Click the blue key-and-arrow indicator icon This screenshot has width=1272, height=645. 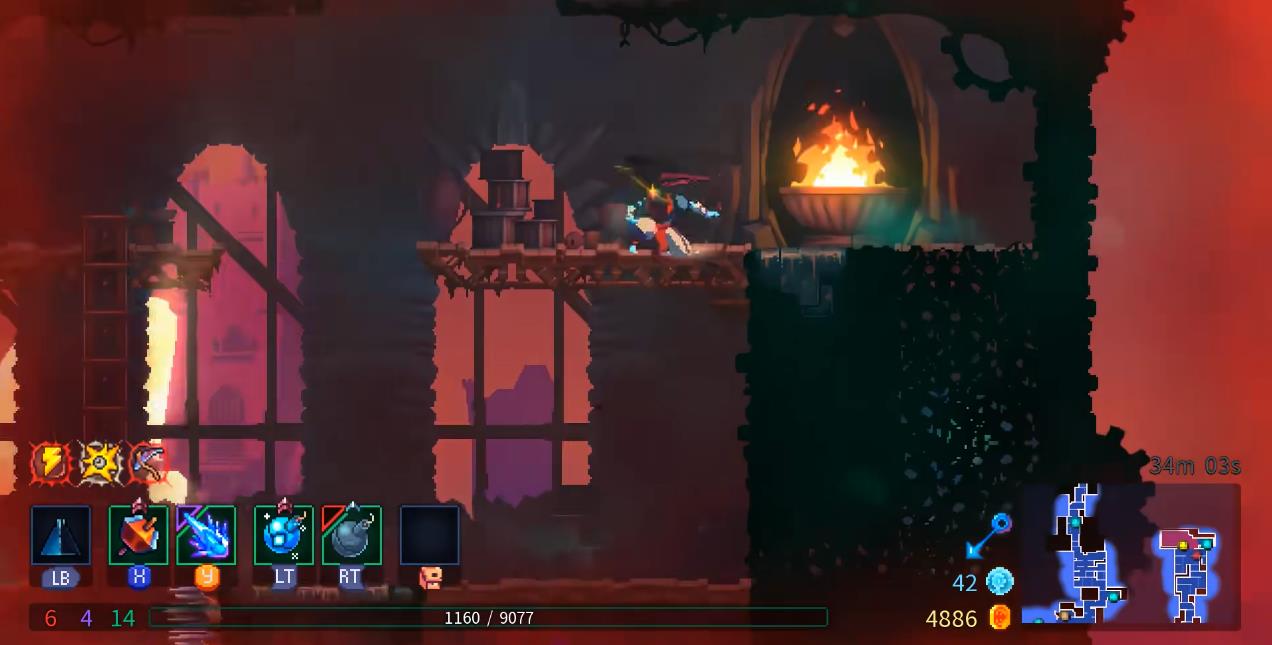coord(988,536)
